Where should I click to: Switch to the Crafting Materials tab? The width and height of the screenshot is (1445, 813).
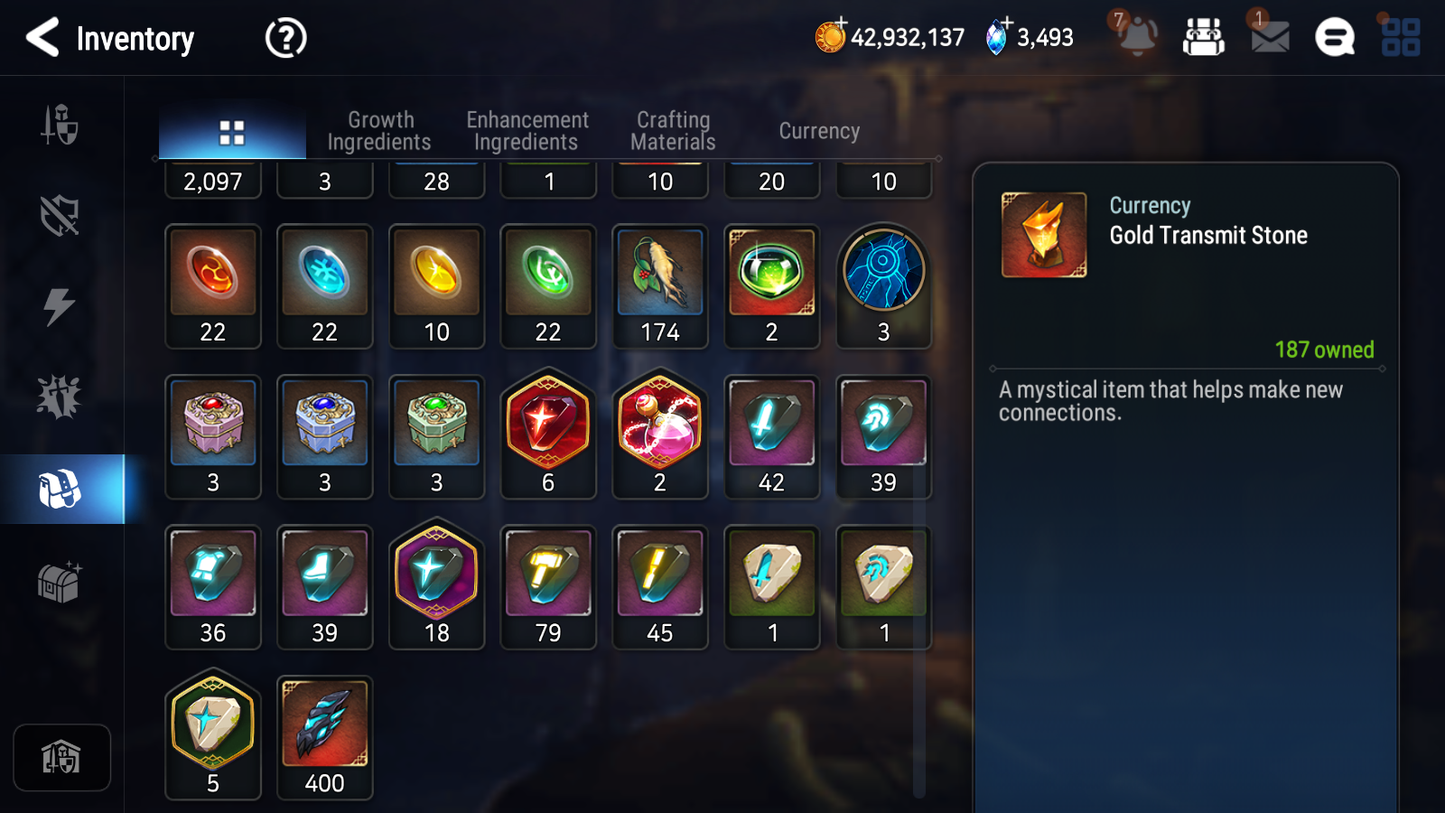click(x=672, y=130)
